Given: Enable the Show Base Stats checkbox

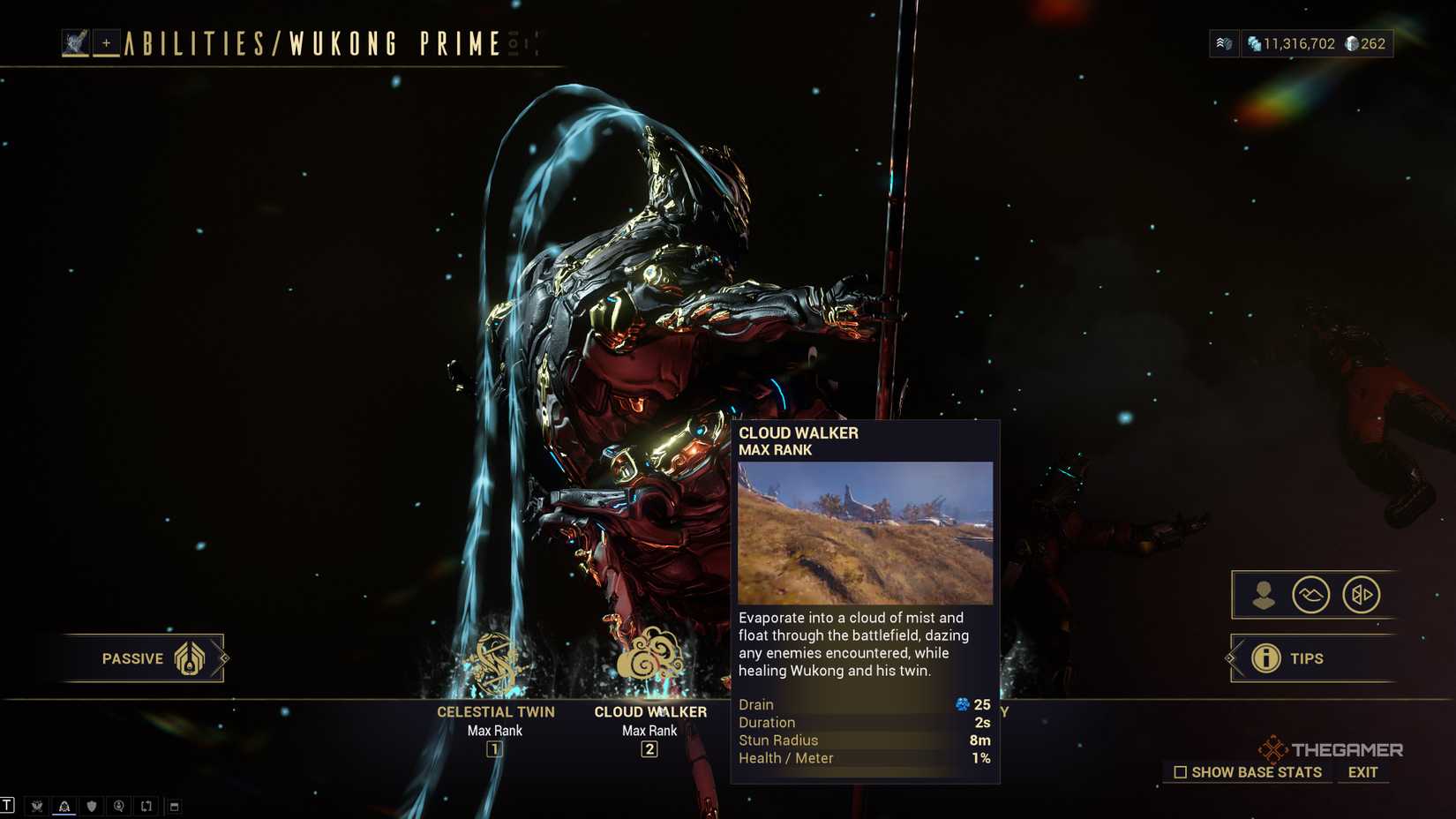Looking at the screenshot, I should click(1180, 772).
